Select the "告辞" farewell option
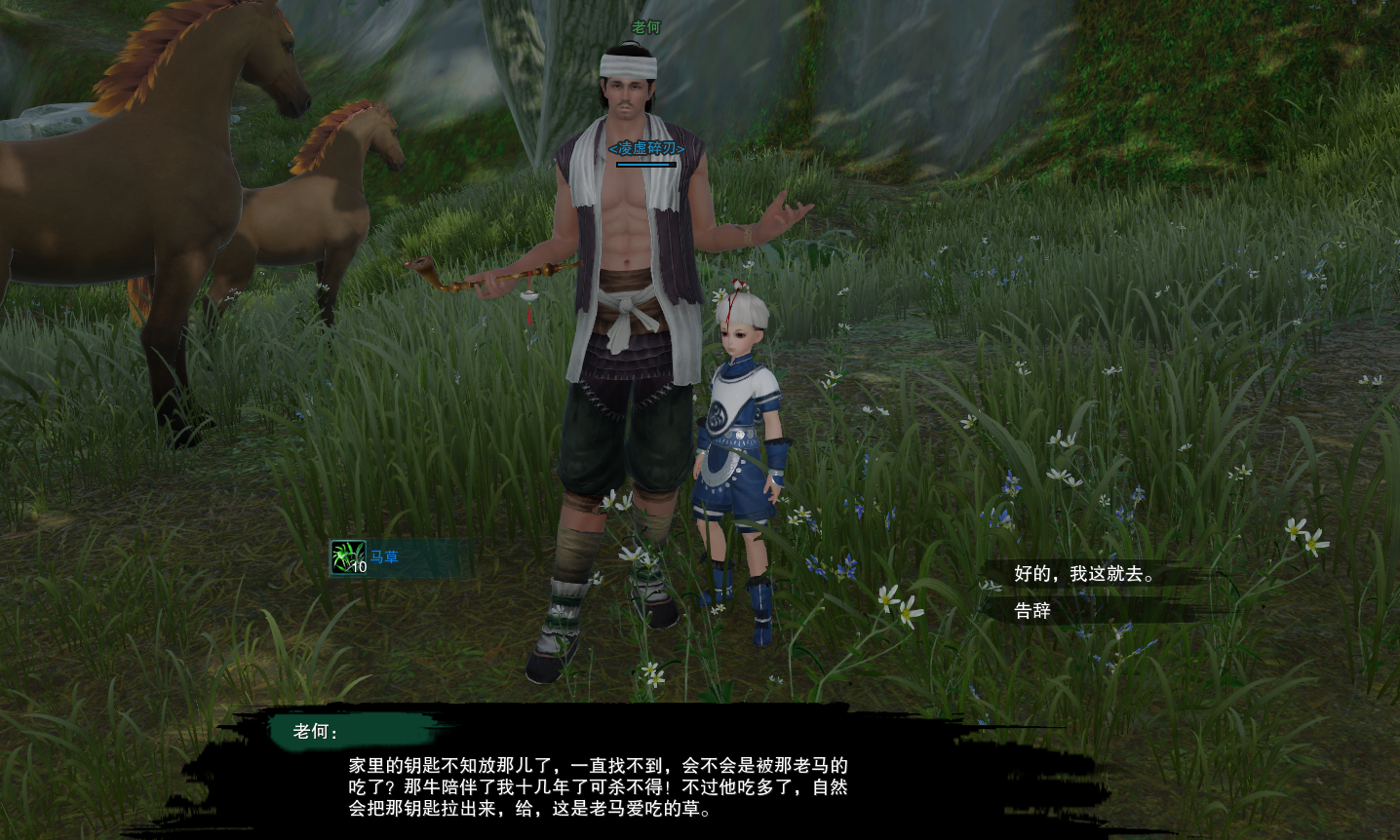The height and width of the screenshot is (840, 1400). (x=1032, y=611)
